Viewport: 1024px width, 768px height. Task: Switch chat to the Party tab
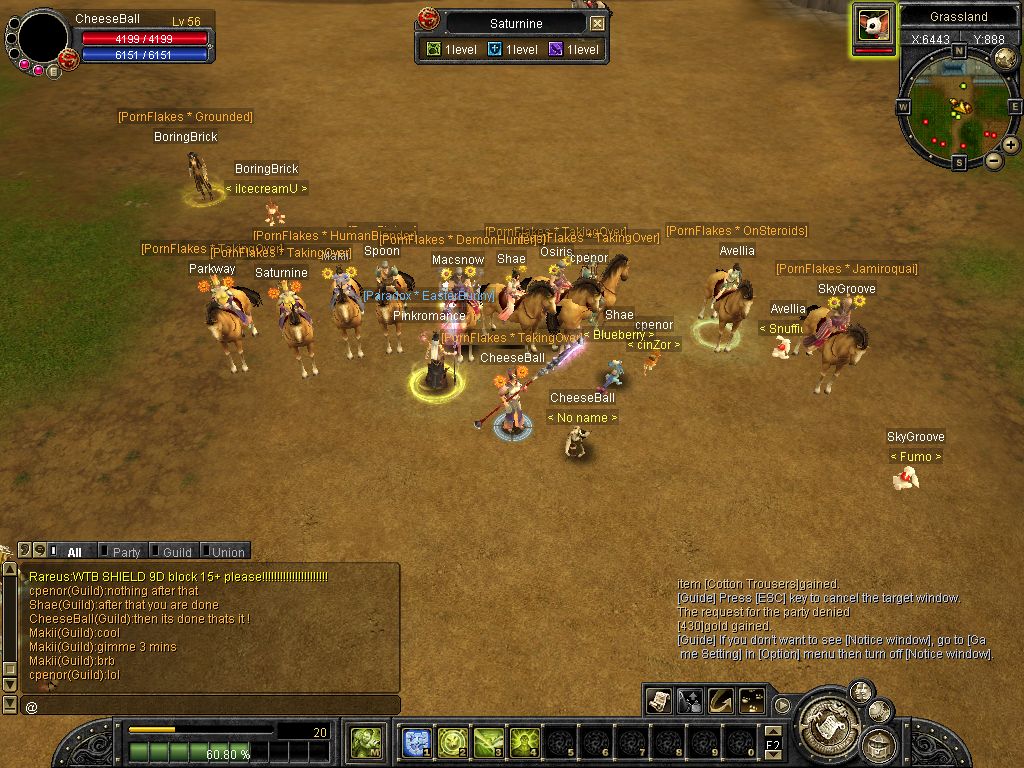pos(125,551)
